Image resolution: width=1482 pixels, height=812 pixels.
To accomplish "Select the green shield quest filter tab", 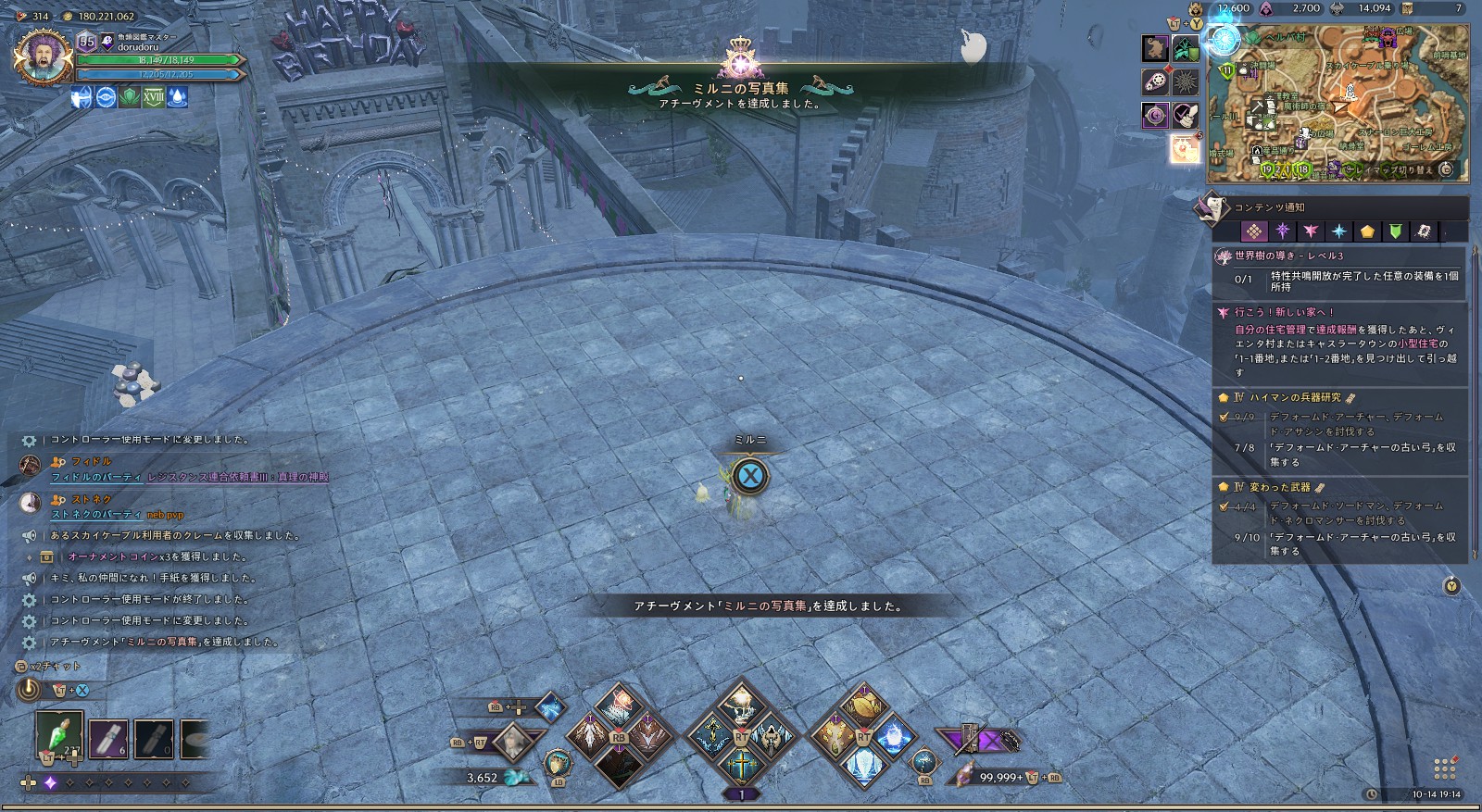I will 1395,231.
